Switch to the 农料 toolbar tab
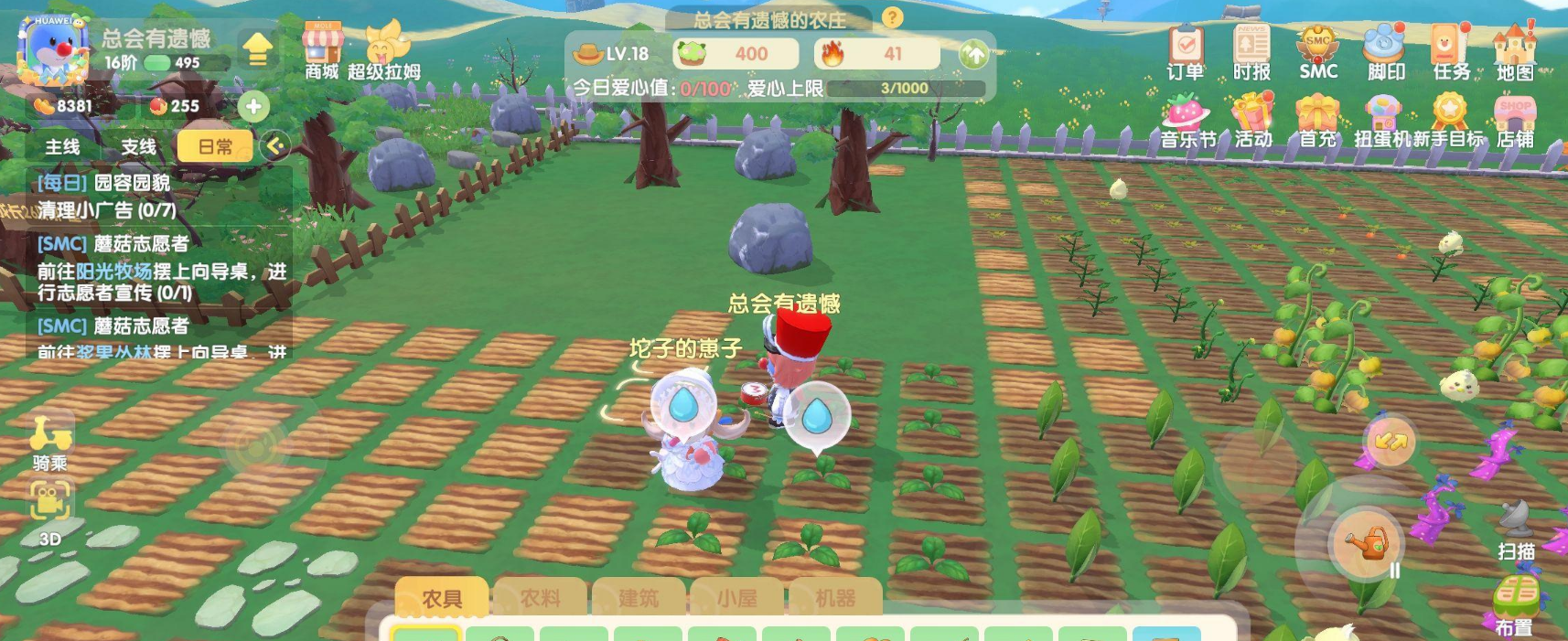1568x641 pixels. point(540,598)
